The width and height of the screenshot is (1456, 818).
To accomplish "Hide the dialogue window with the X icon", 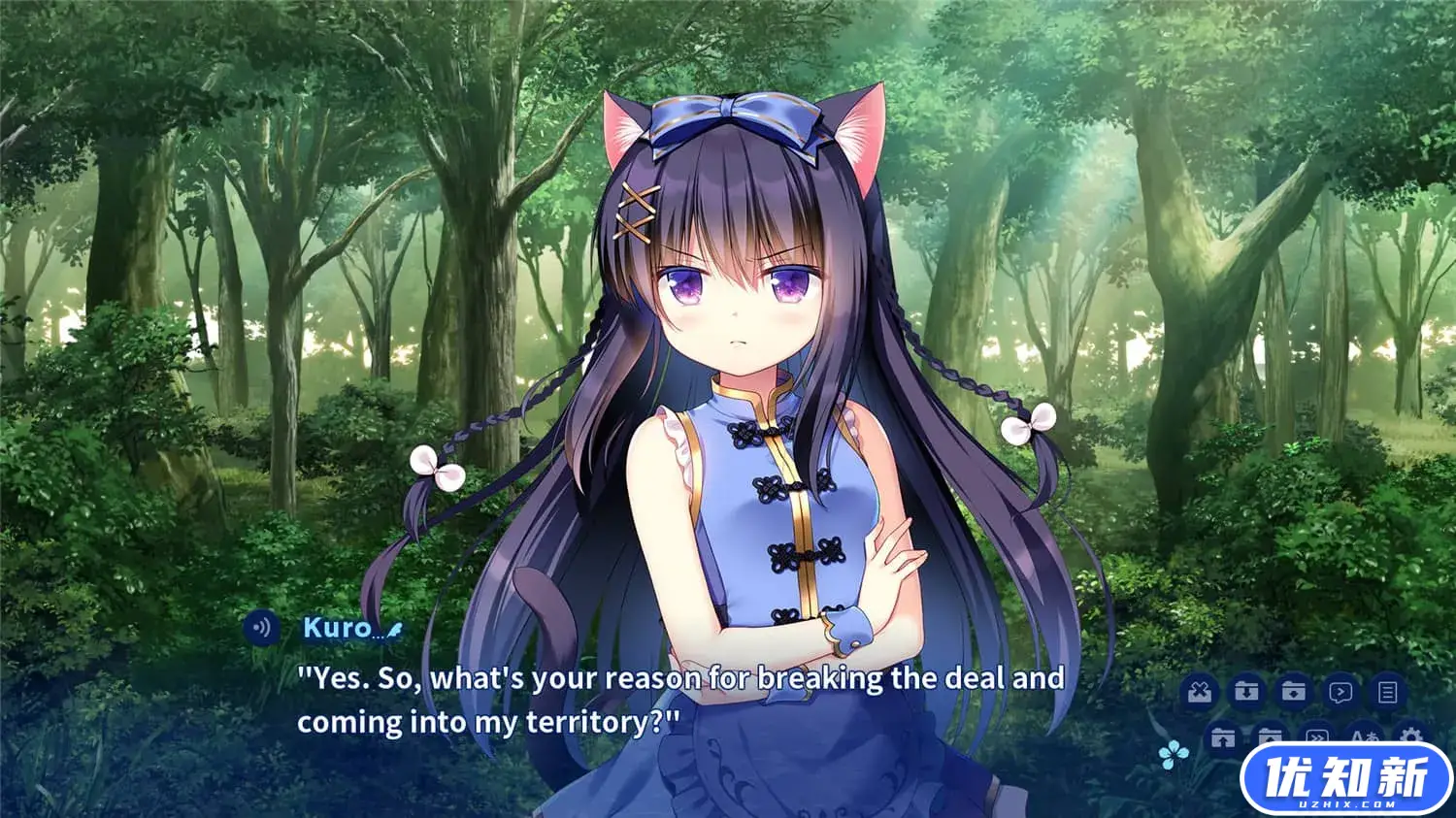I will pyautogui.click(x=1200, y=692).
